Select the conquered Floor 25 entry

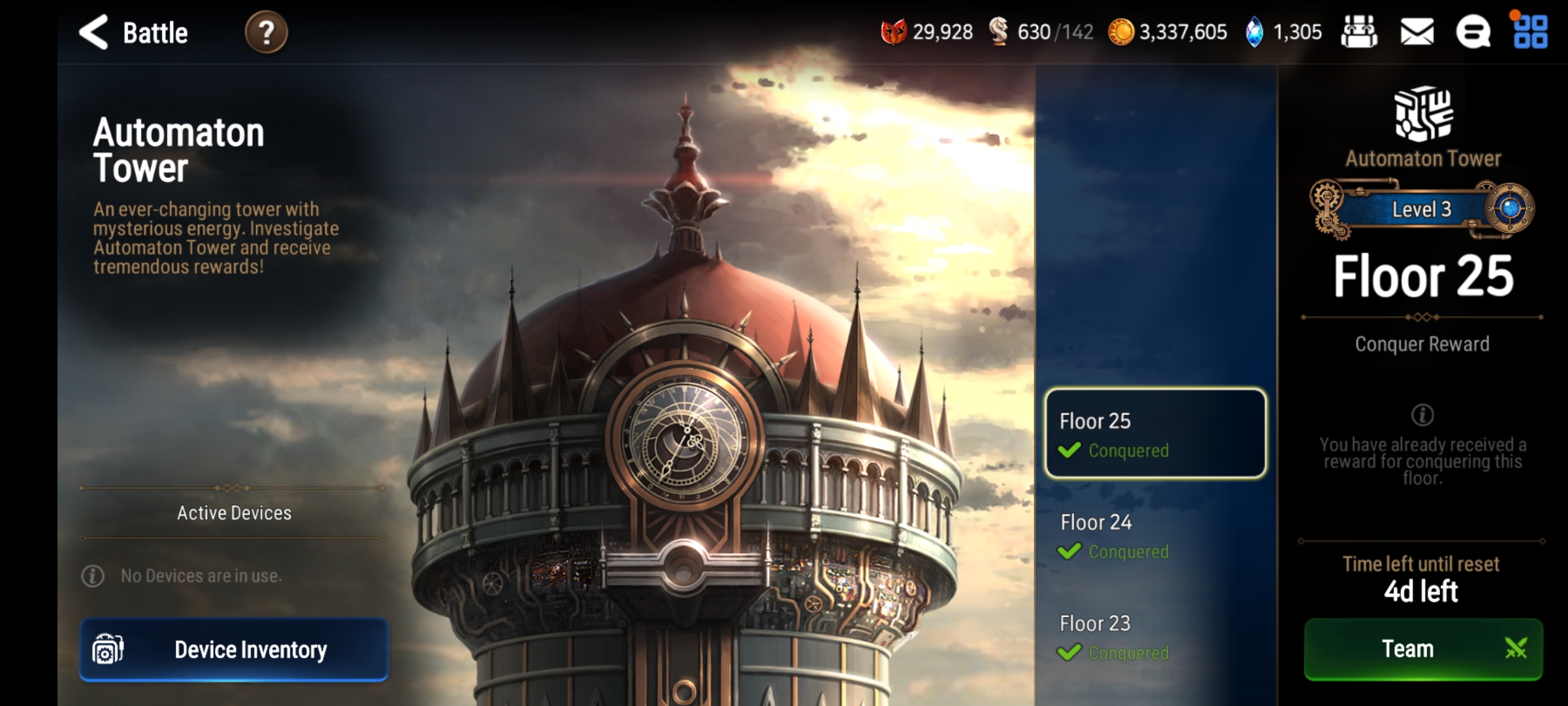pos(1154,433)
